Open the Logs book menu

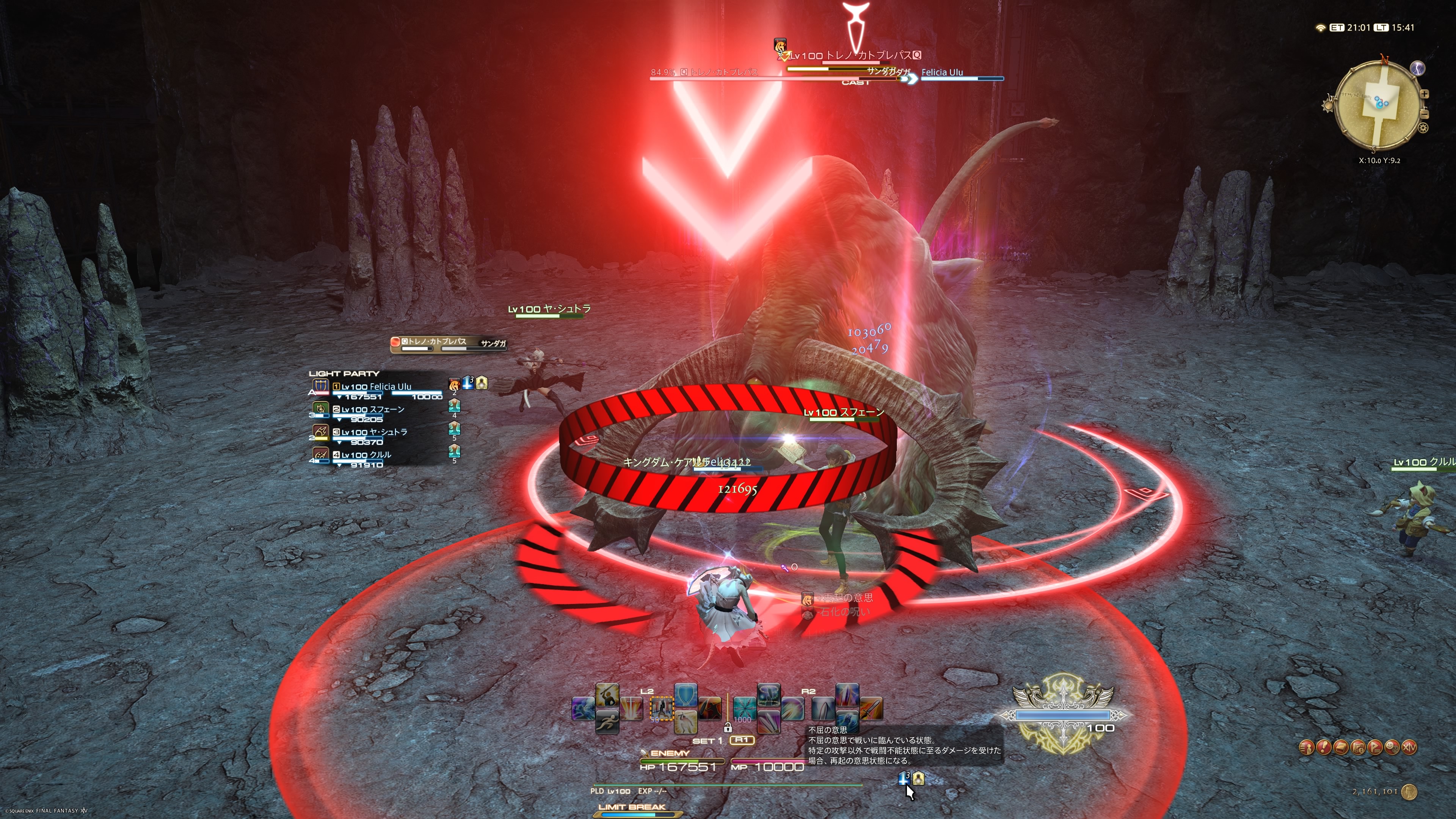[1341, 748]
